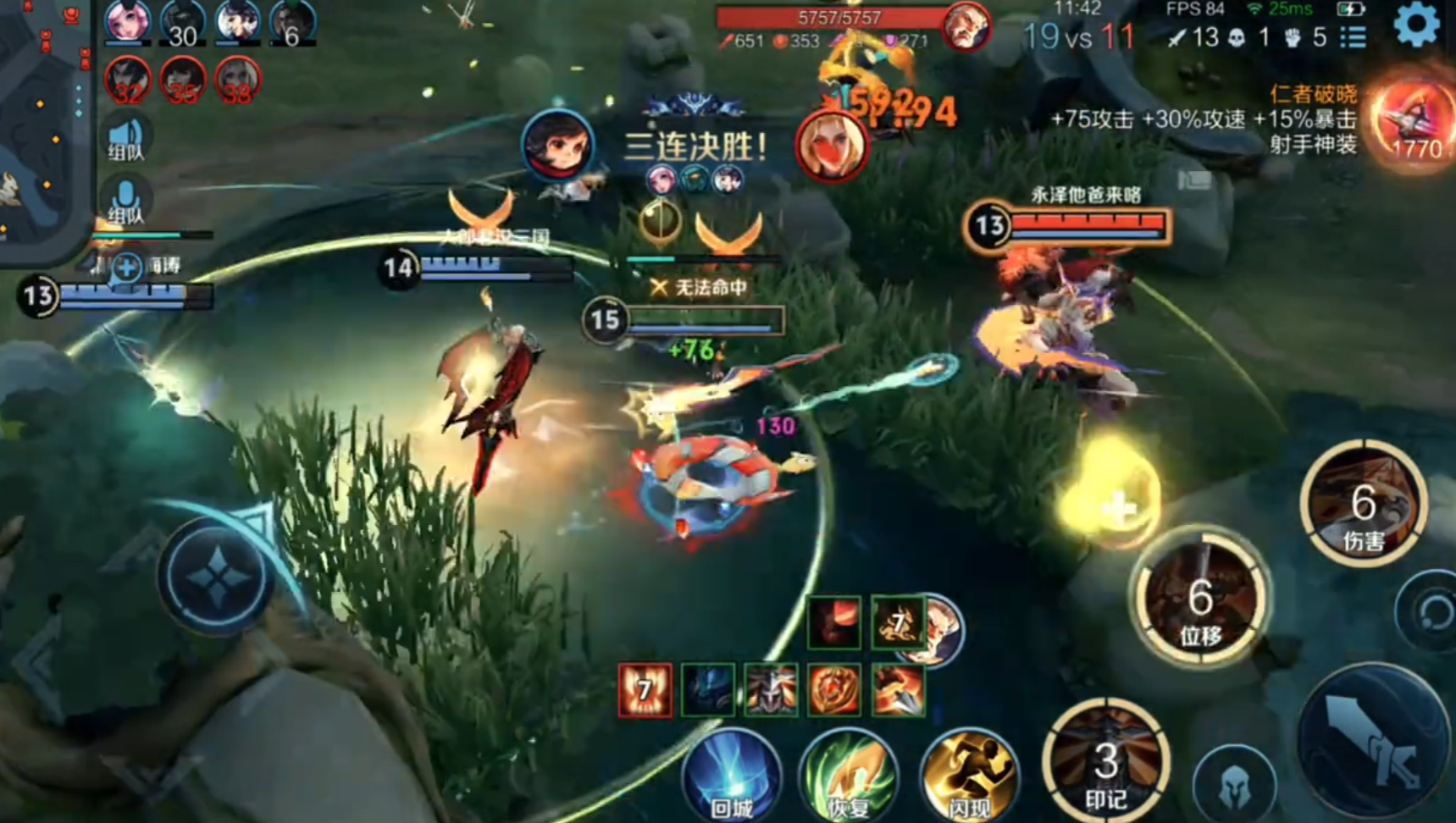Open the scoreboard list icon
The image size is (1456, 823).
(x=1354, y=37)
